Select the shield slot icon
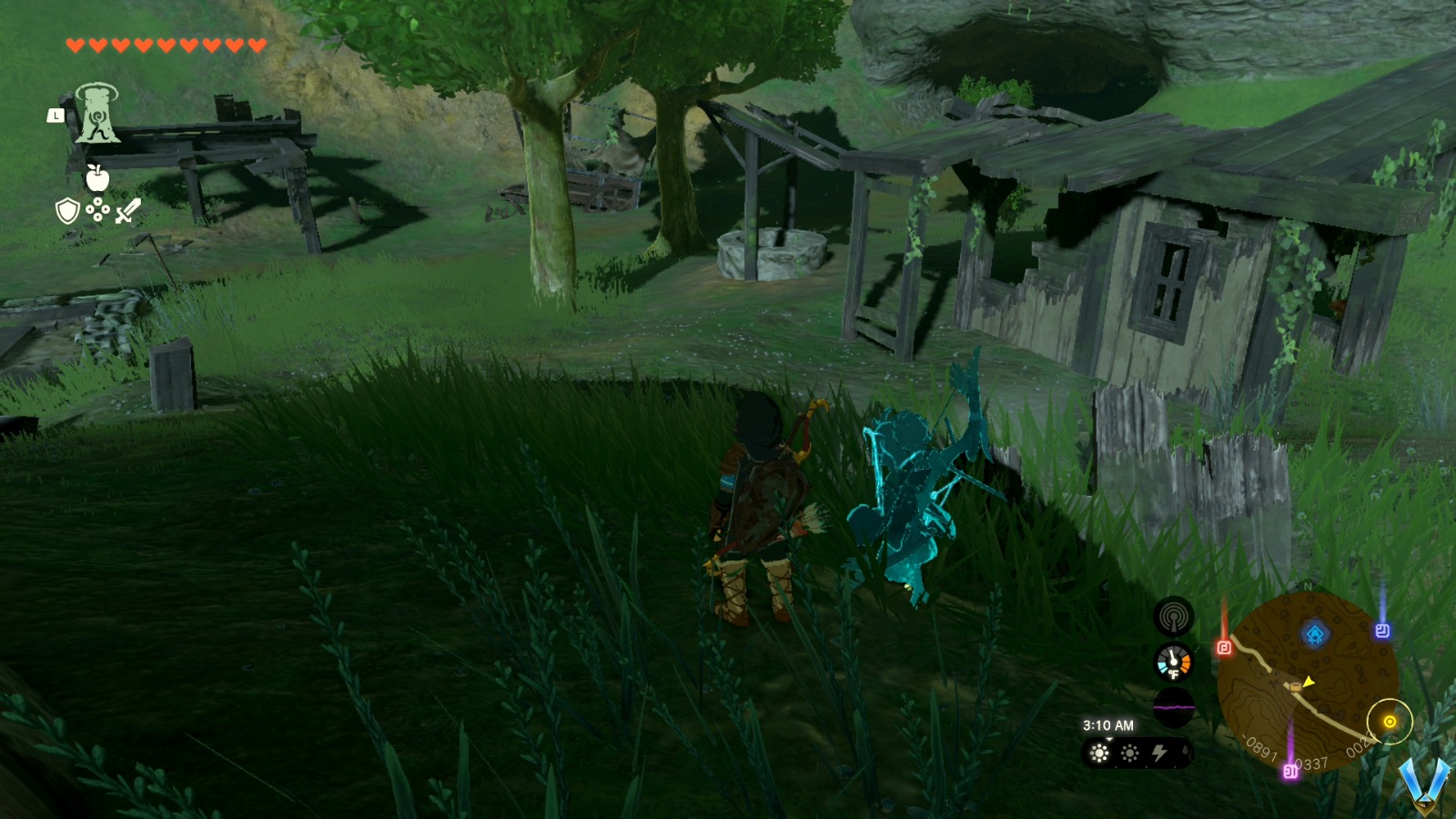The height and width of the screenshot is (819, 1456). coord(67,210)
